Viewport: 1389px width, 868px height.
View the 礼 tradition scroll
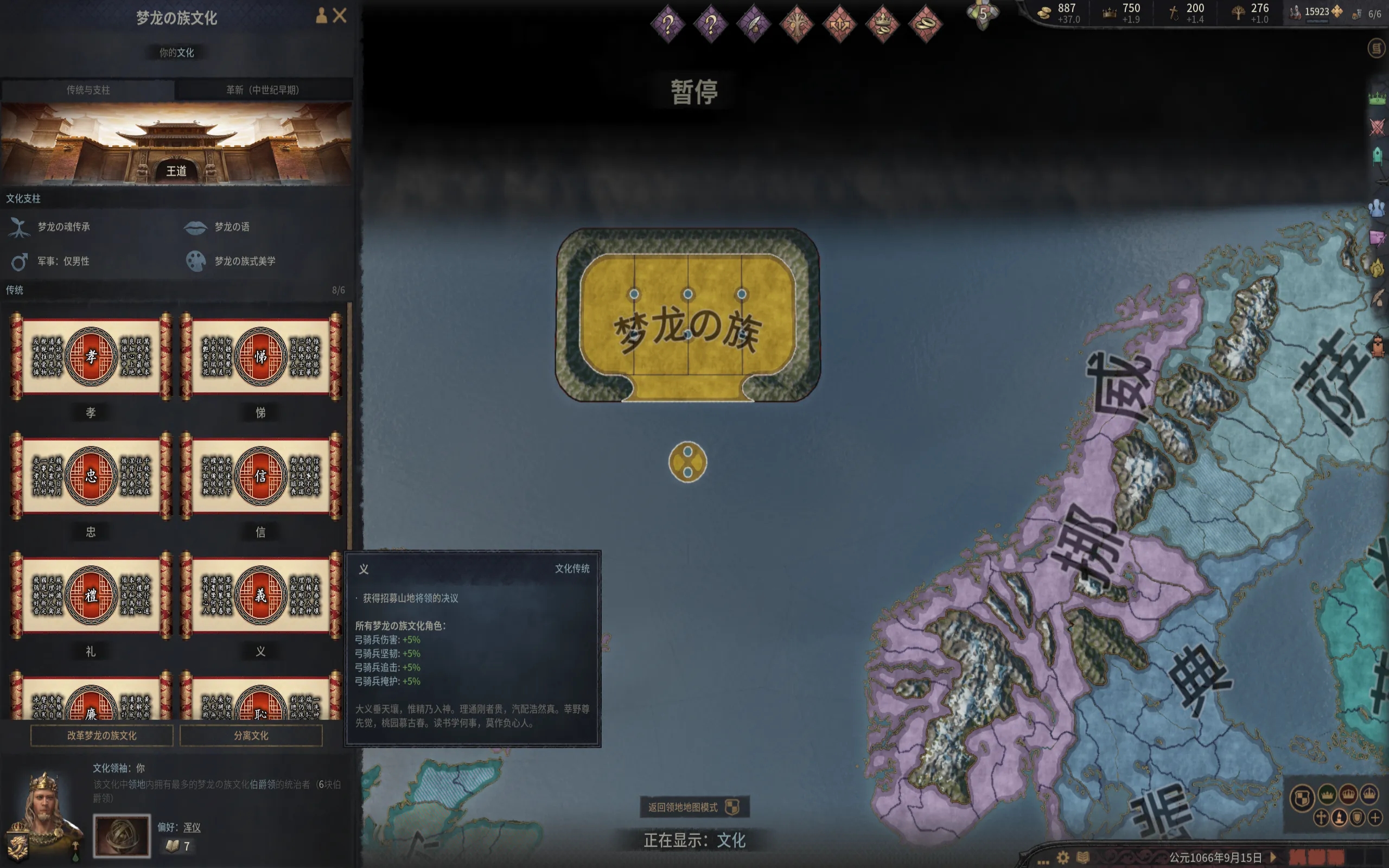tap(91, 595)
